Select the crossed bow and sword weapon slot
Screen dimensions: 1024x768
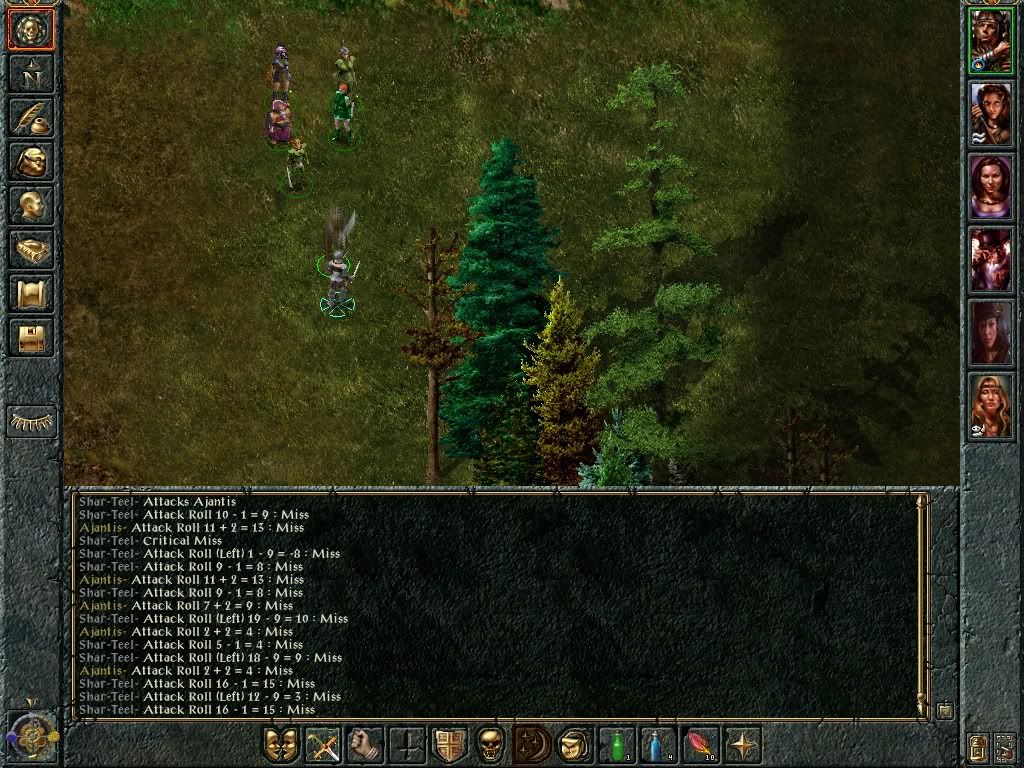click(x=323, y=745)
